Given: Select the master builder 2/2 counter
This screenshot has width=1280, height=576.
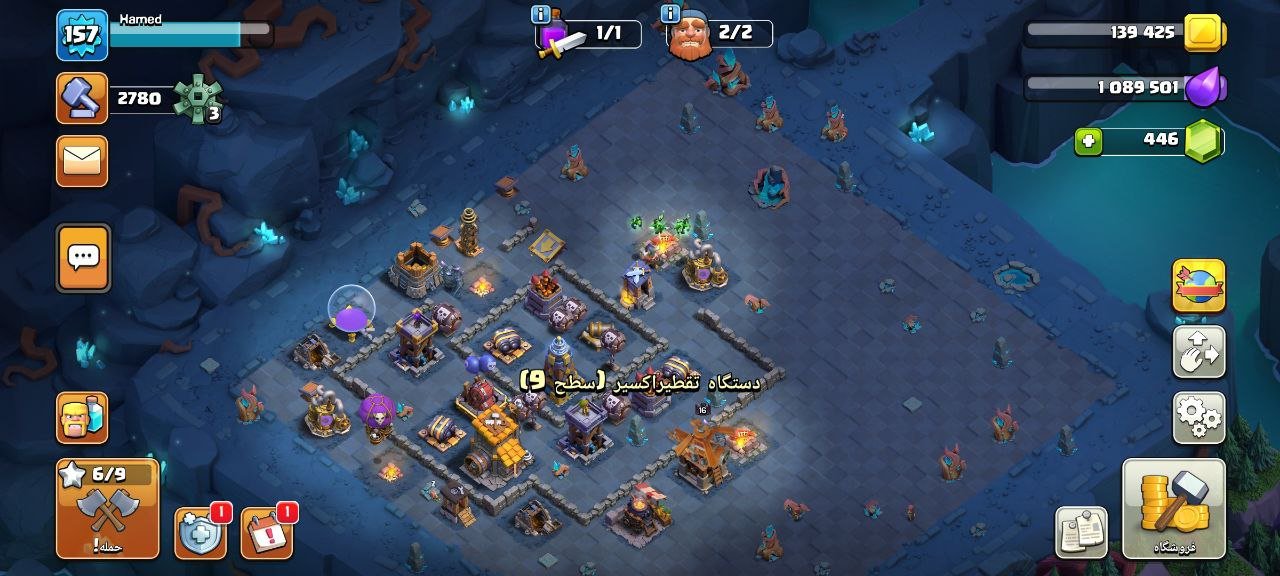Looking at the screenshot, I should click(720, 34).
